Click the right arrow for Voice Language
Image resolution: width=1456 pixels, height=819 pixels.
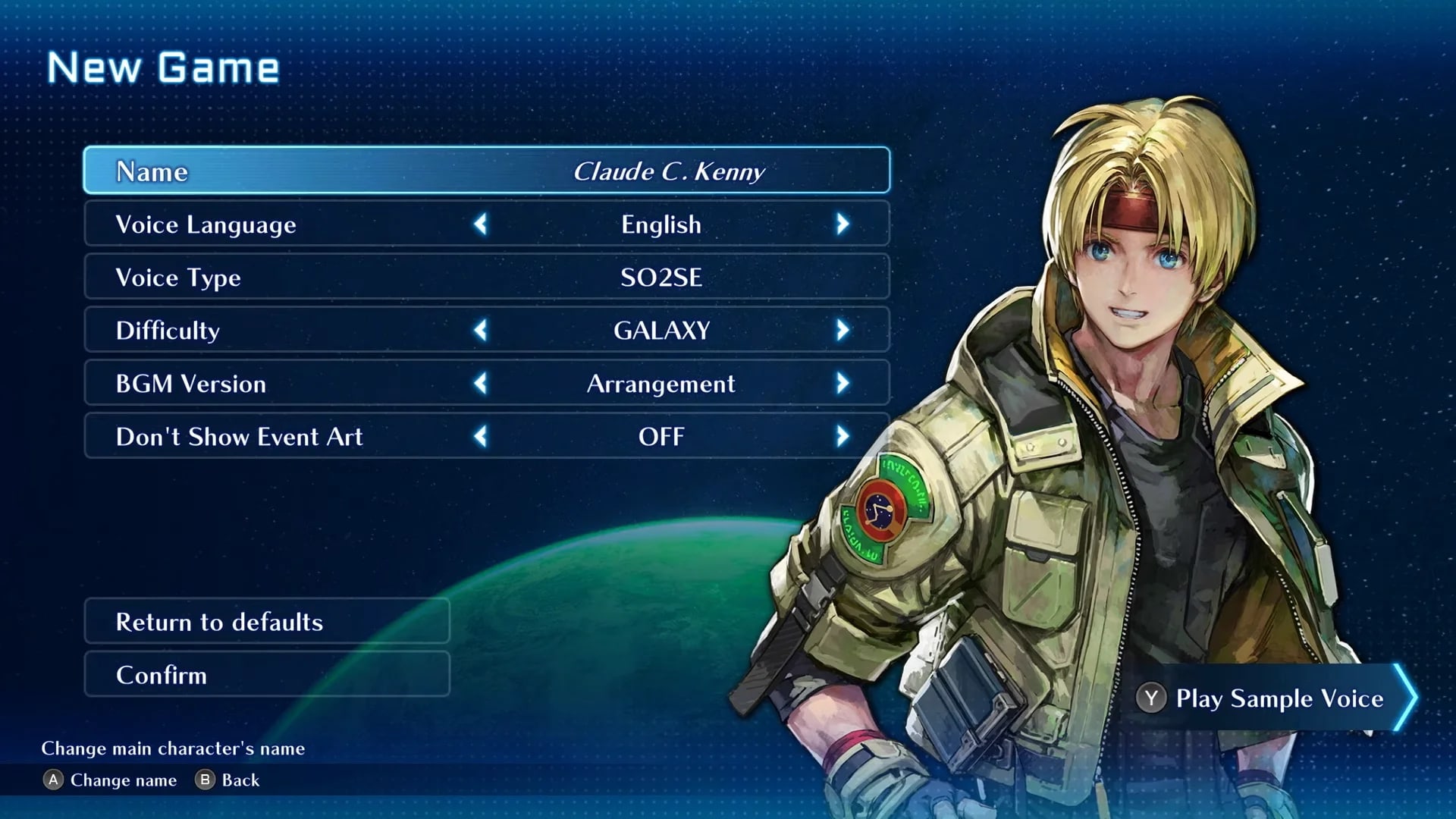pos(842,224)
